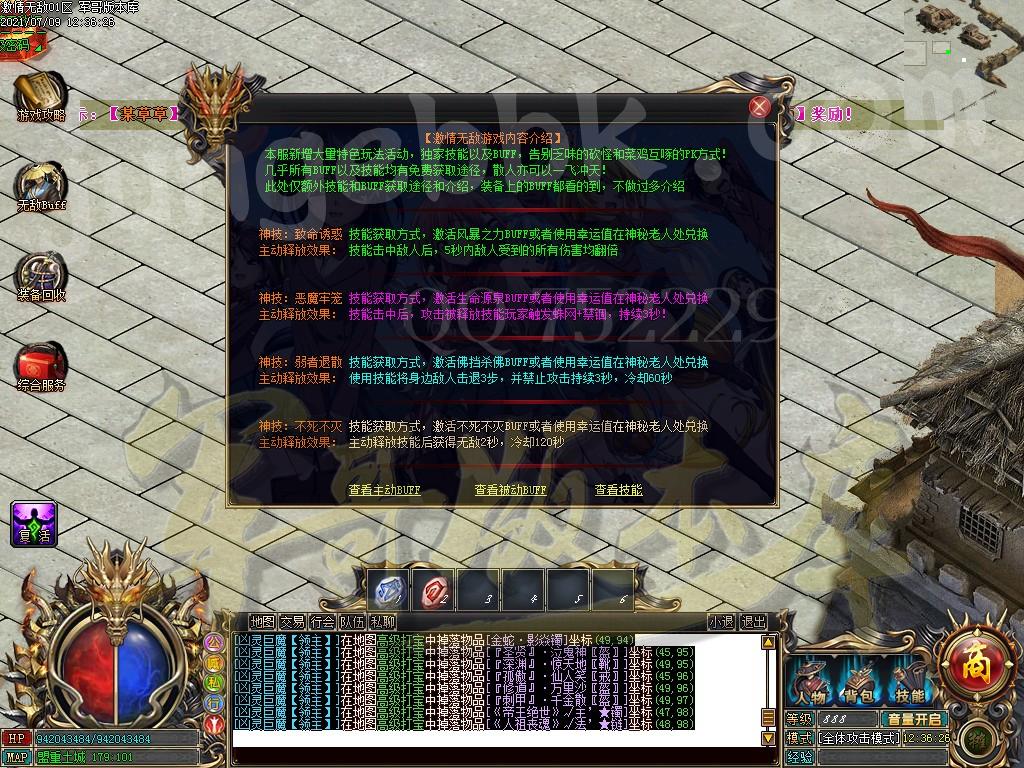The height and width of the screenshot is (768, 1024).
Task: Close the game content introduction dialog
Action: [760, 107]
